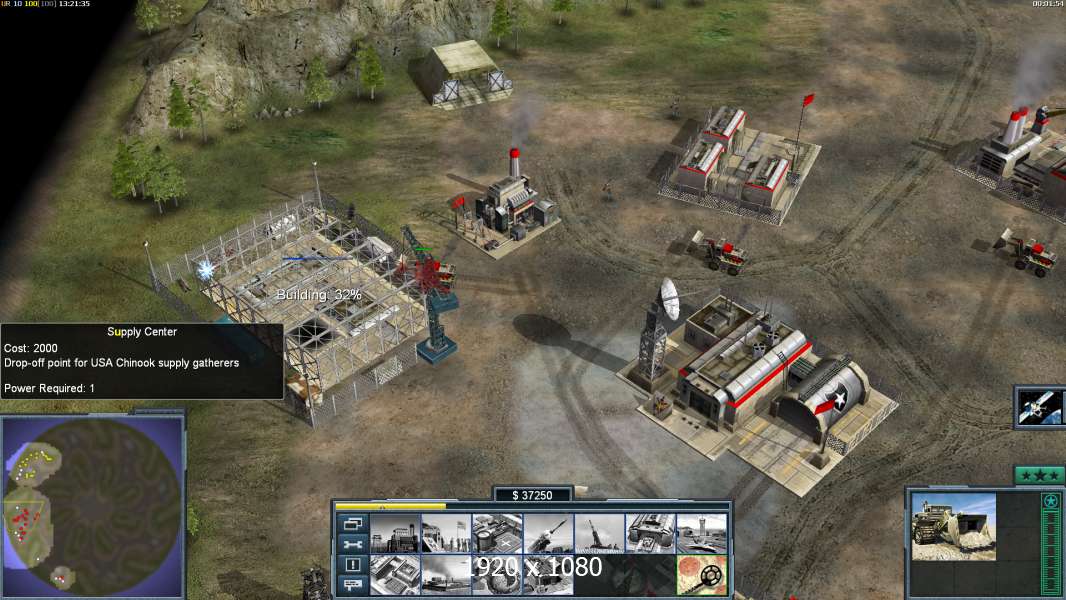Select the Patriot Missile defense icon
The image size is (1066, 600).
(x=547, y=533)
